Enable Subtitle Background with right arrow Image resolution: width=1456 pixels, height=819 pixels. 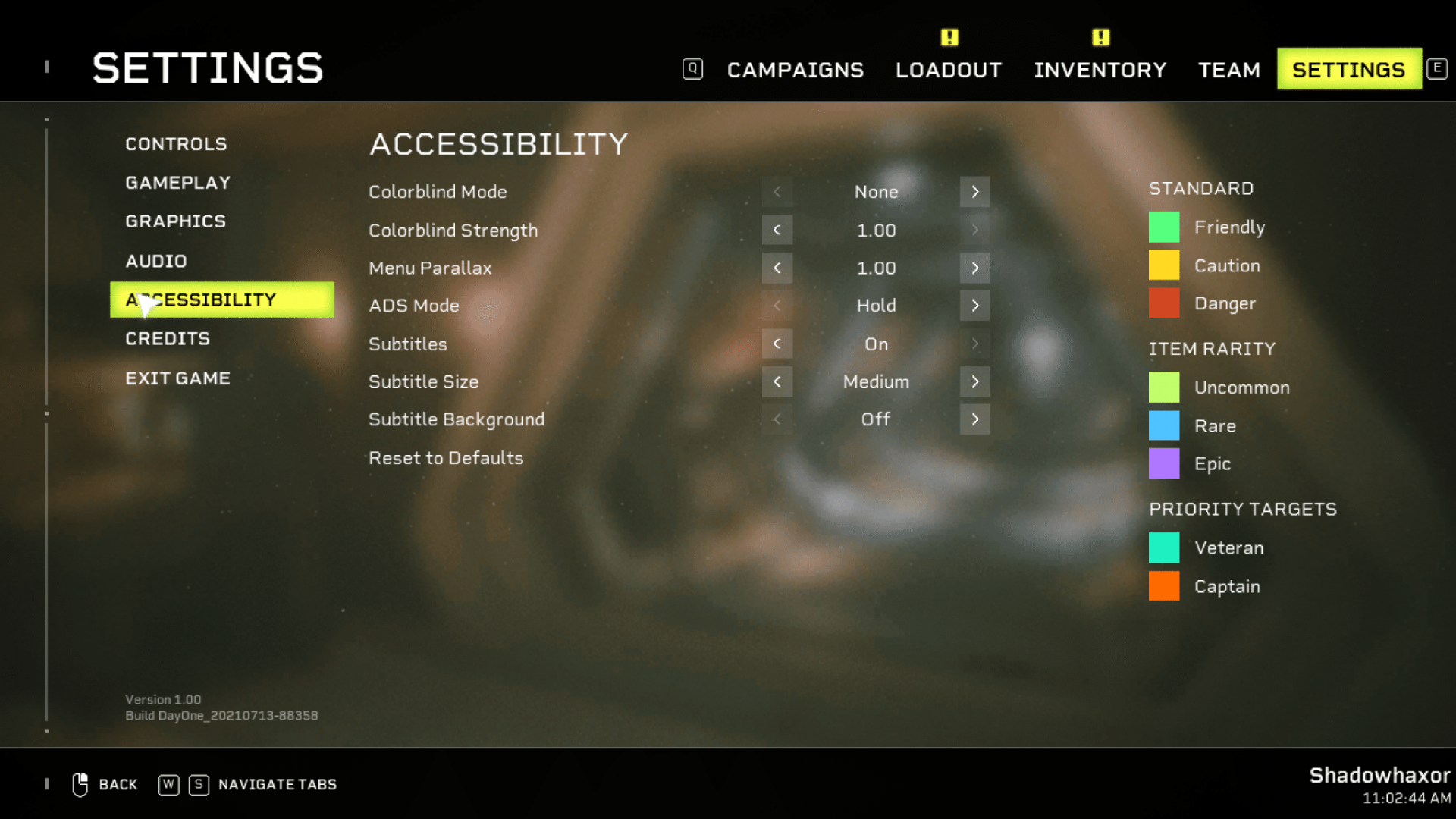[974, 419]
